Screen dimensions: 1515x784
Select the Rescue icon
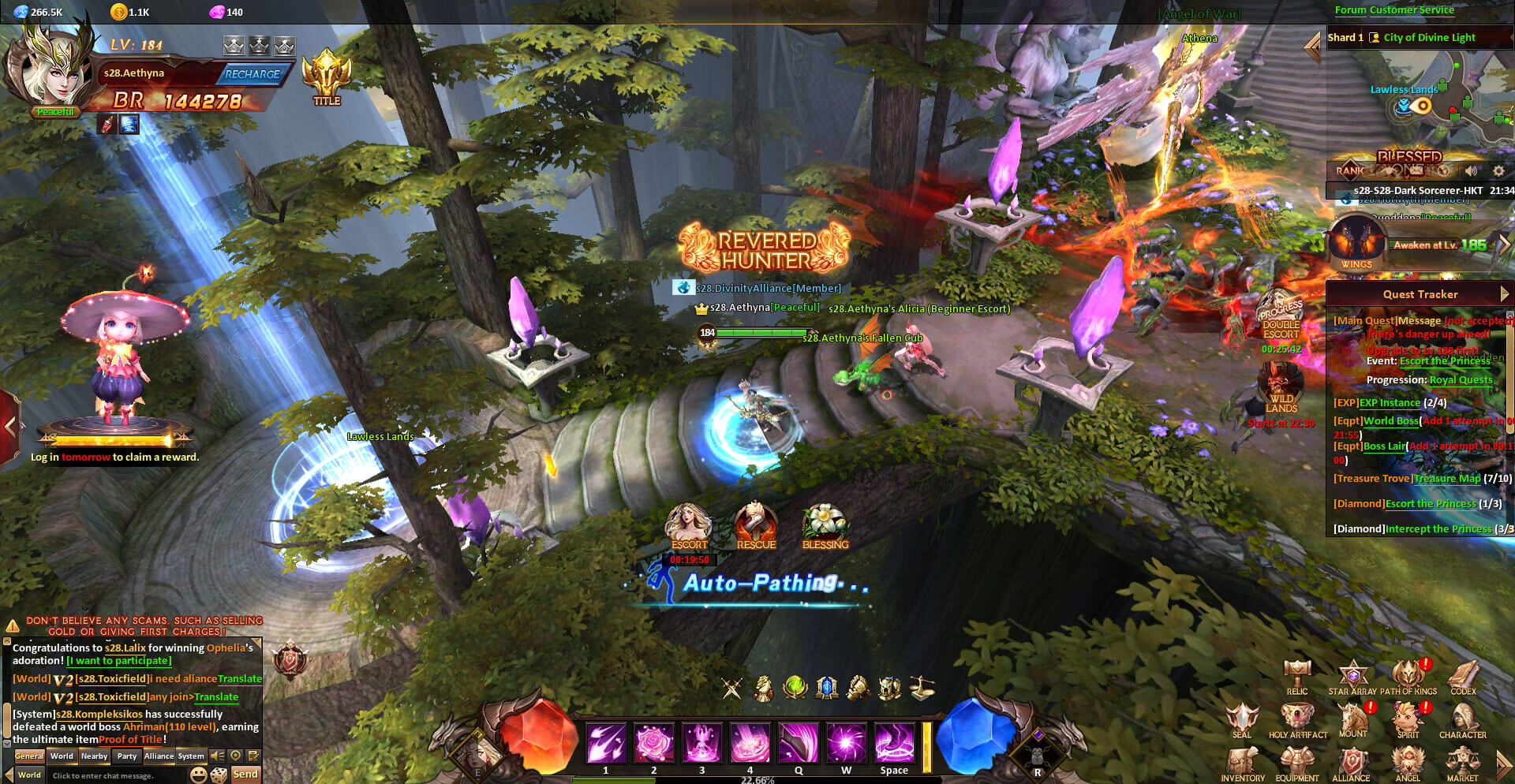coord(756,525)
